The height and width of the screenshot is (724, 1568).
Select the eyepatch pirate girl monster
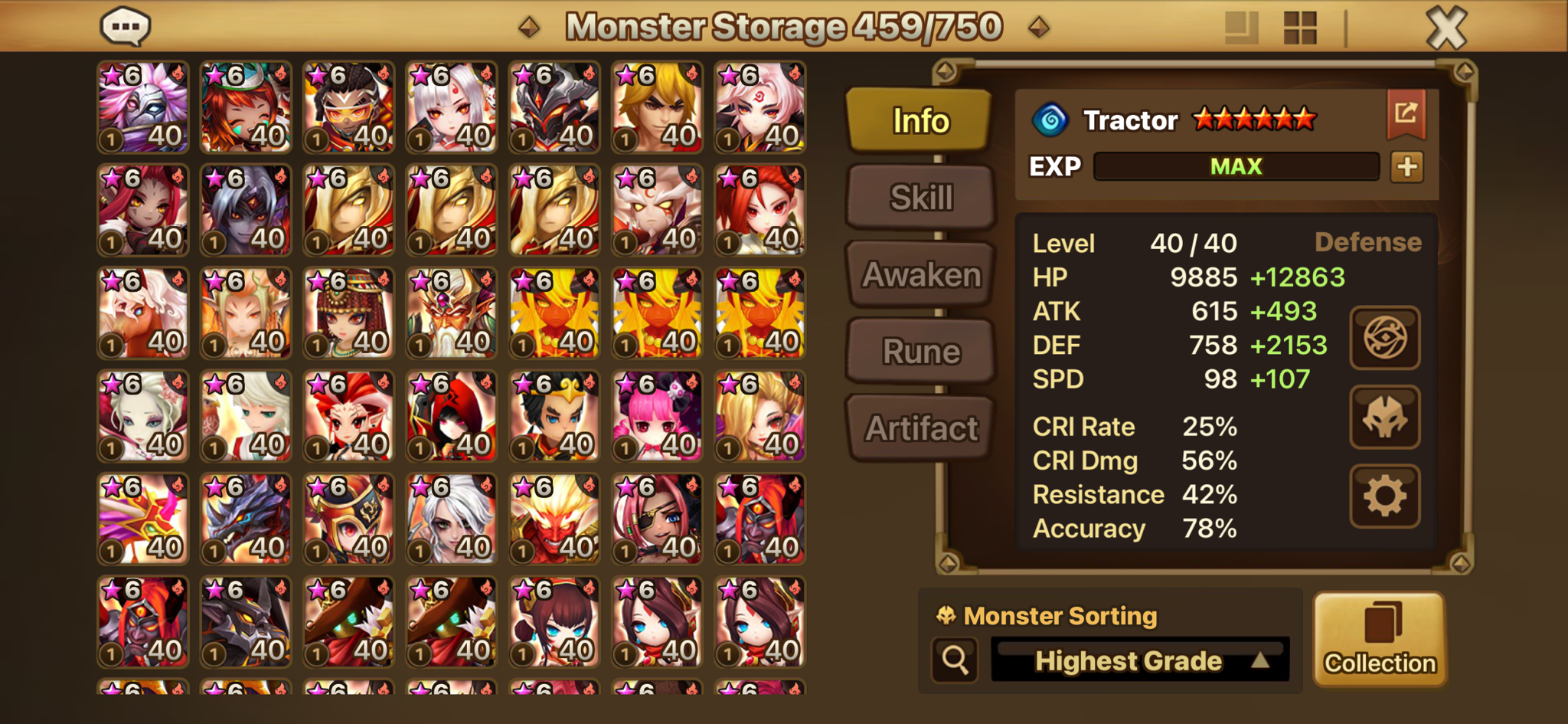[657, 519]
